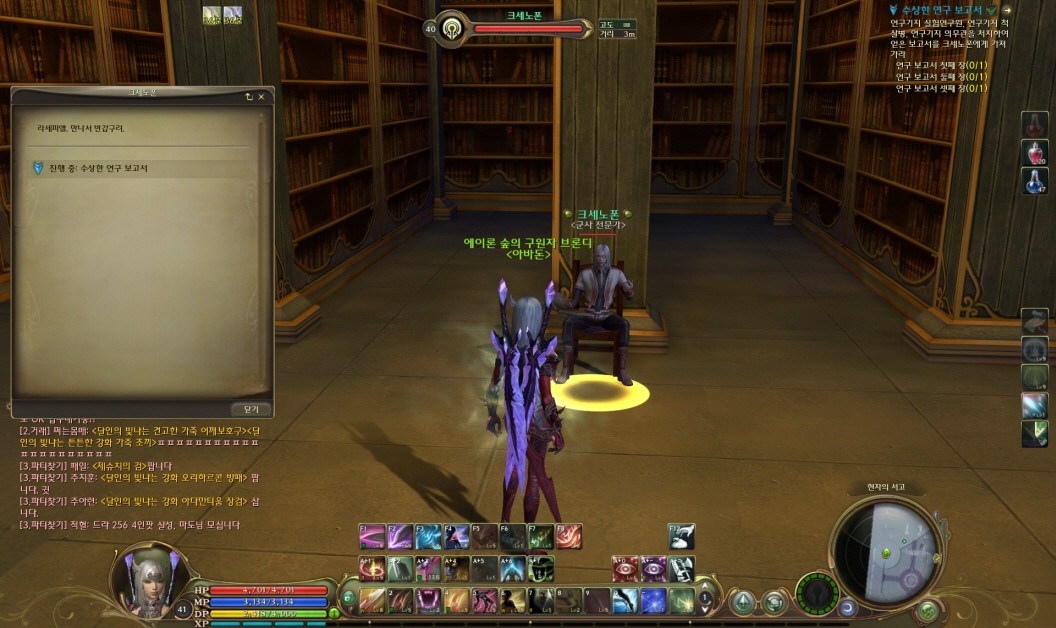Select the in-progress quest 수상한 연구 보고서

tap(98, 168)
